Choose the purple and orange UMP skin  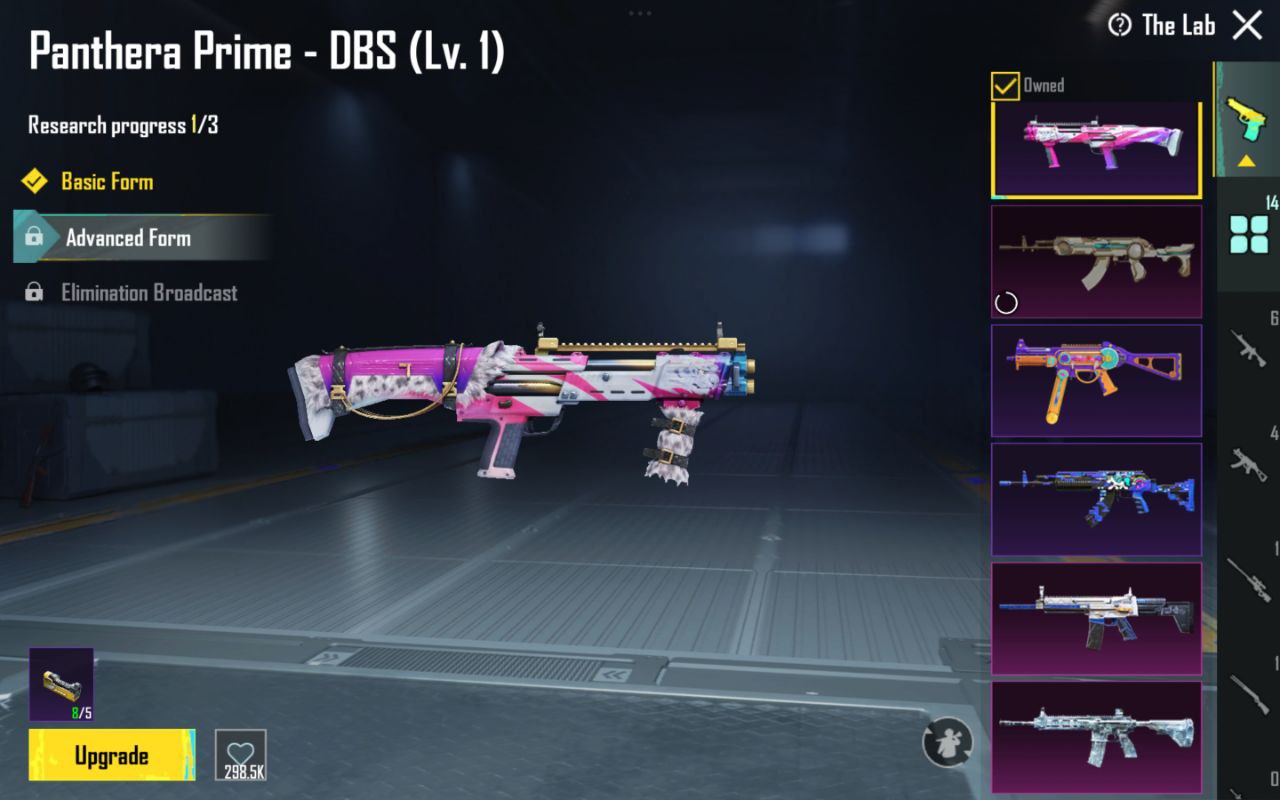[1096, 380]
